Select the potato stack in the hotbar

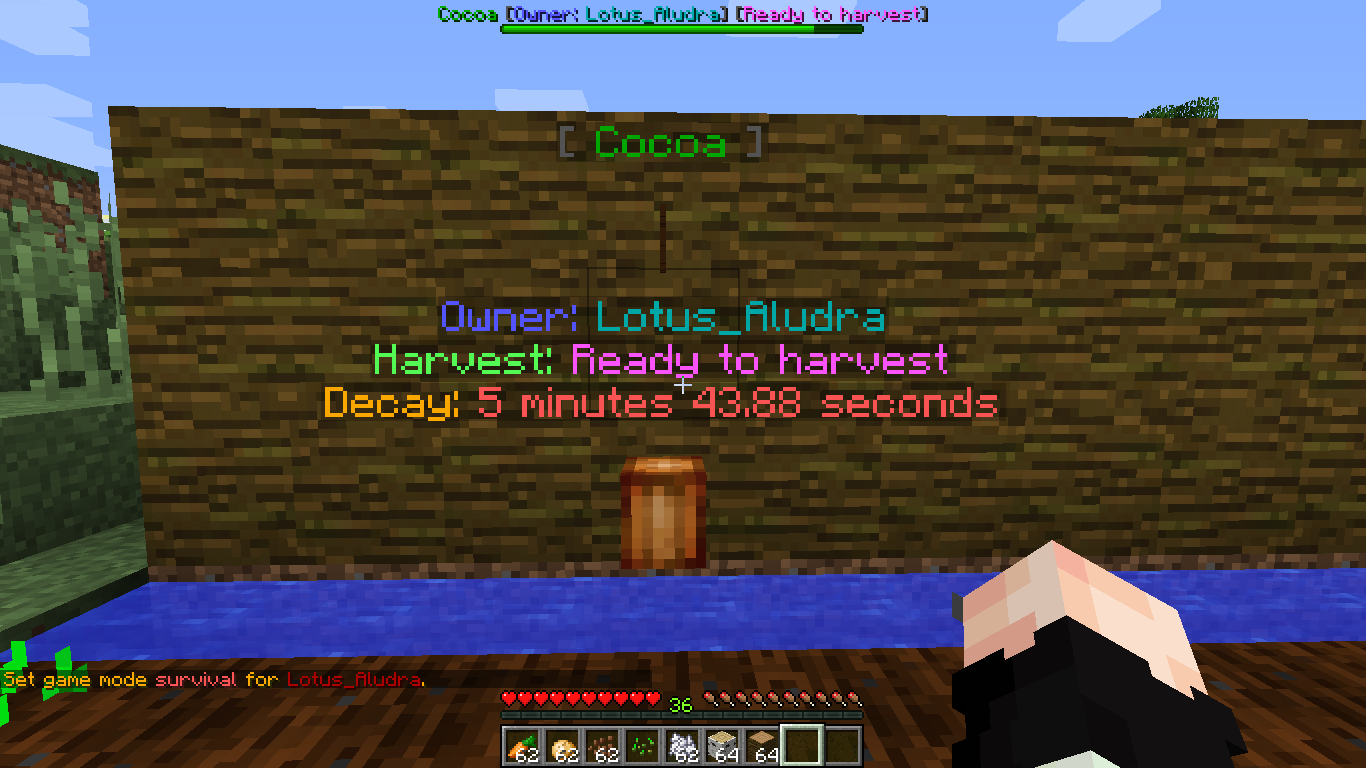(x=560, y=747)
